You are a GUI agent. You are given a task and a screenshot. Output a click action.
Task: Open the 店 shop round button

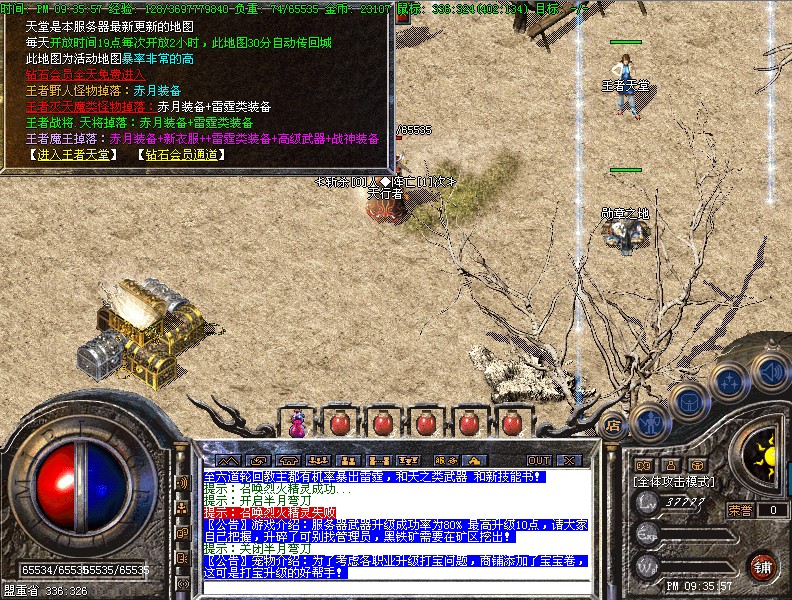612,426
